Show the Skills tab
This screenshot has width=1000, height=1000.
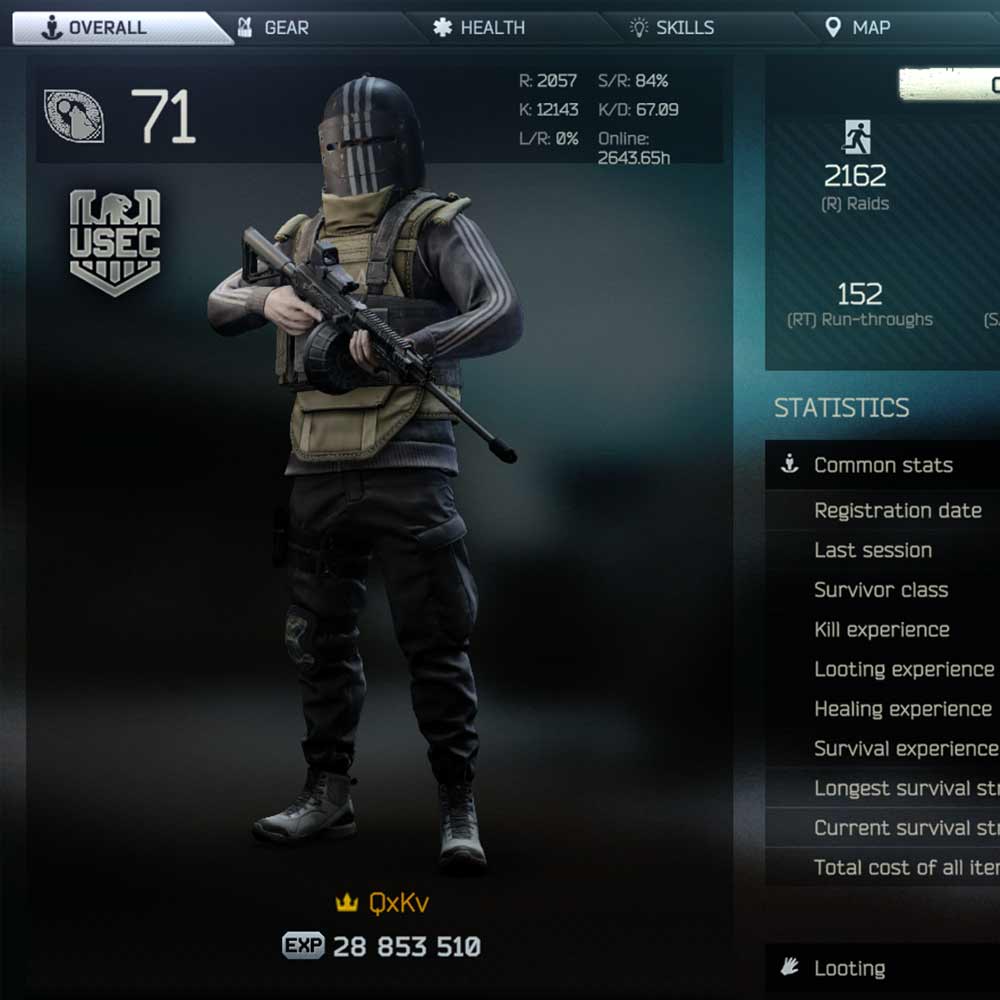(684, 28)
